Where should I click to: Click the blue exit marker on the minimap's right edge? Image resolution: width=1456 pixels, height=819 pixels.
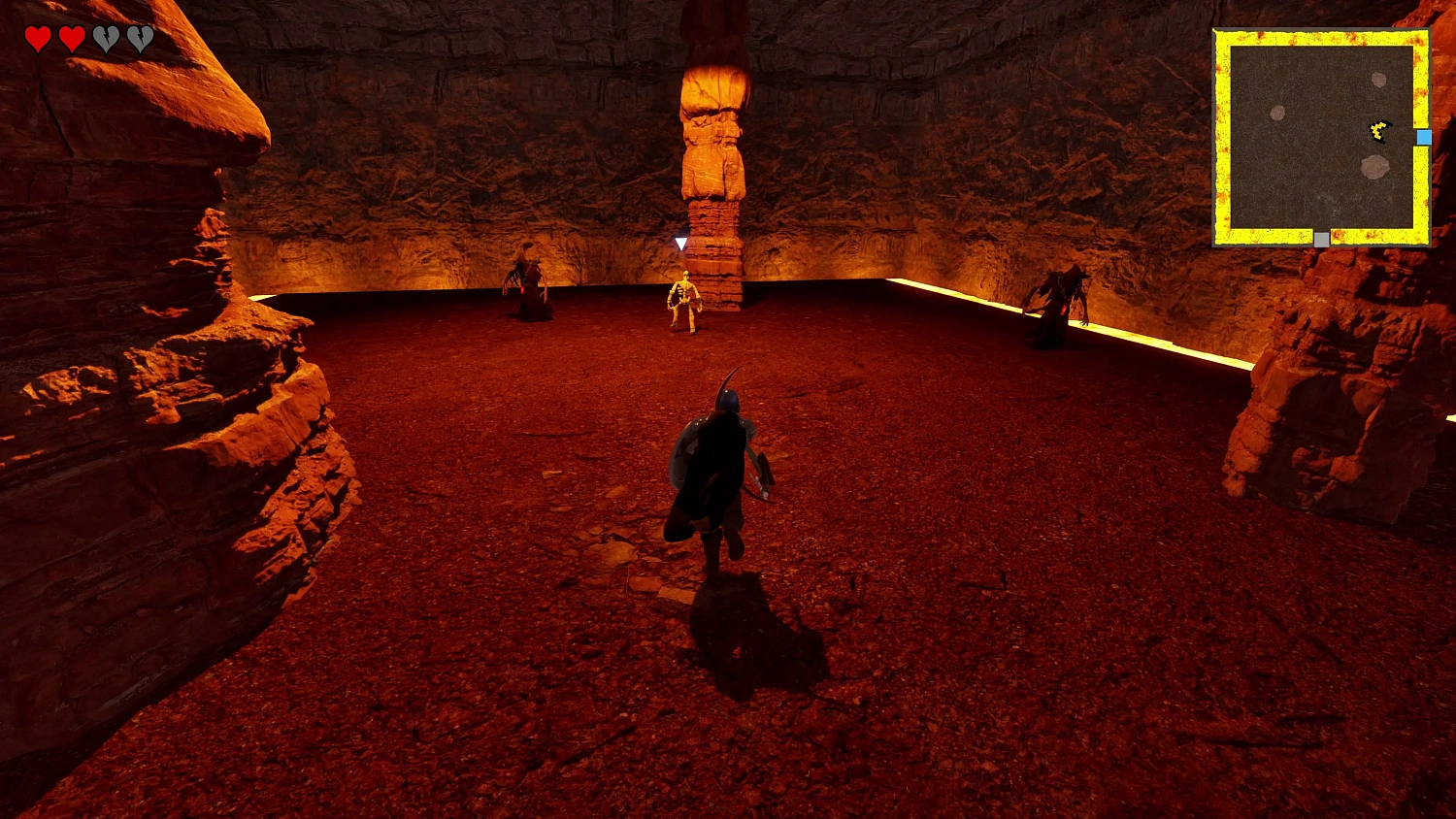pos(1424,137)
